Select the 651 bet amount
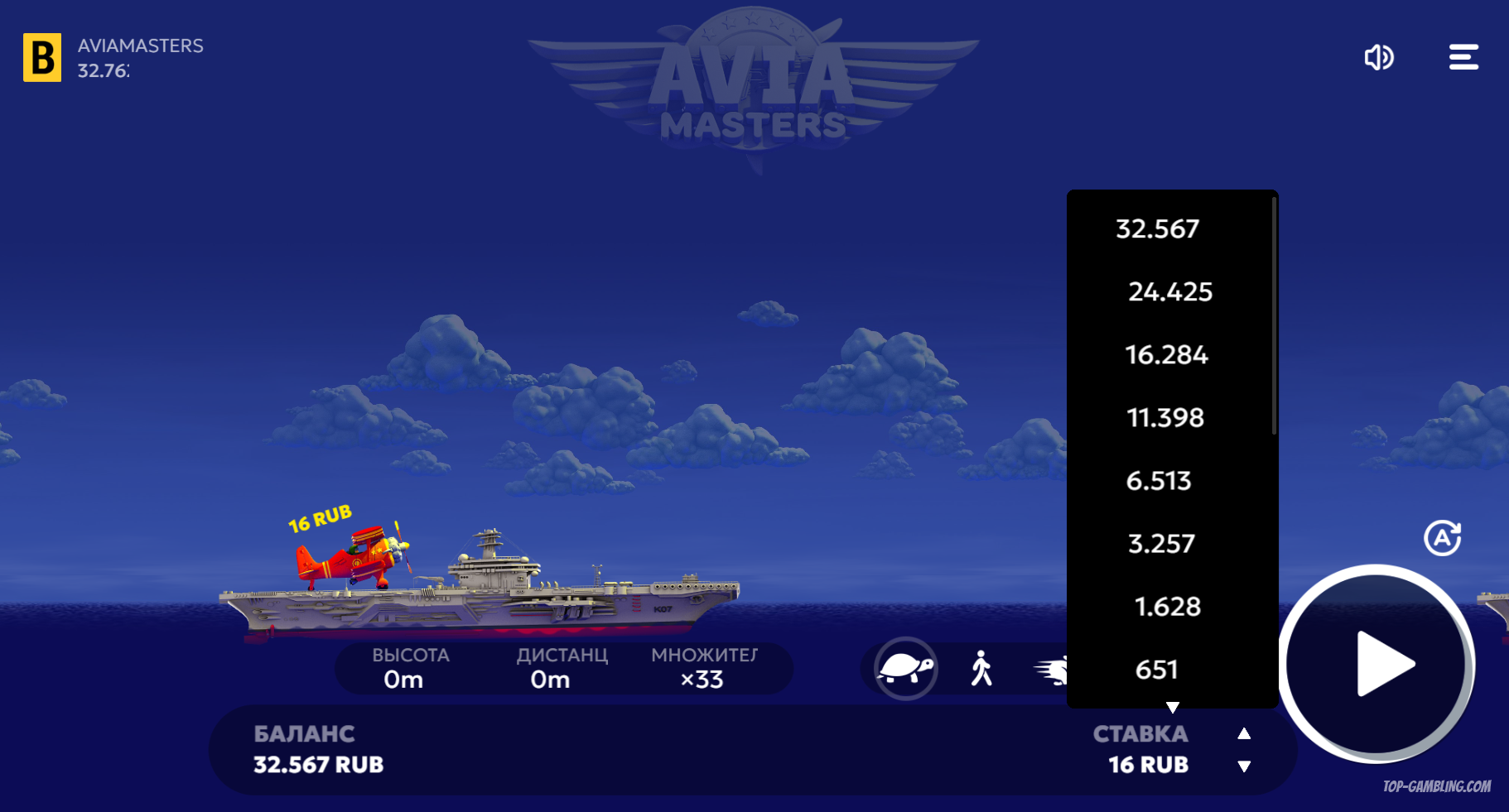This screenshot has height=812, width=1509. (x=1156, y=669)
